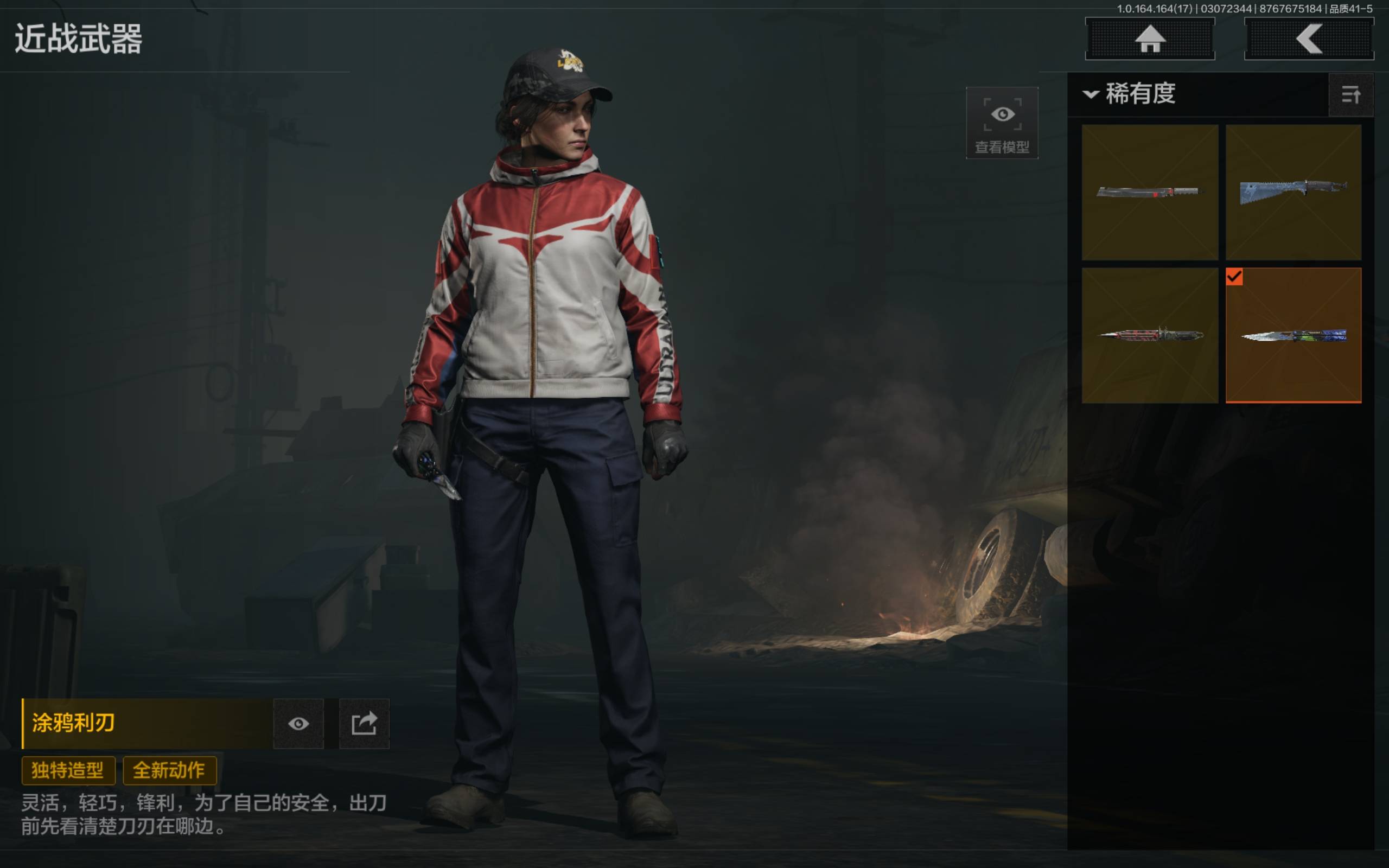
Task: Choose the blue serrated machete skin
Action: (1293, 192)
